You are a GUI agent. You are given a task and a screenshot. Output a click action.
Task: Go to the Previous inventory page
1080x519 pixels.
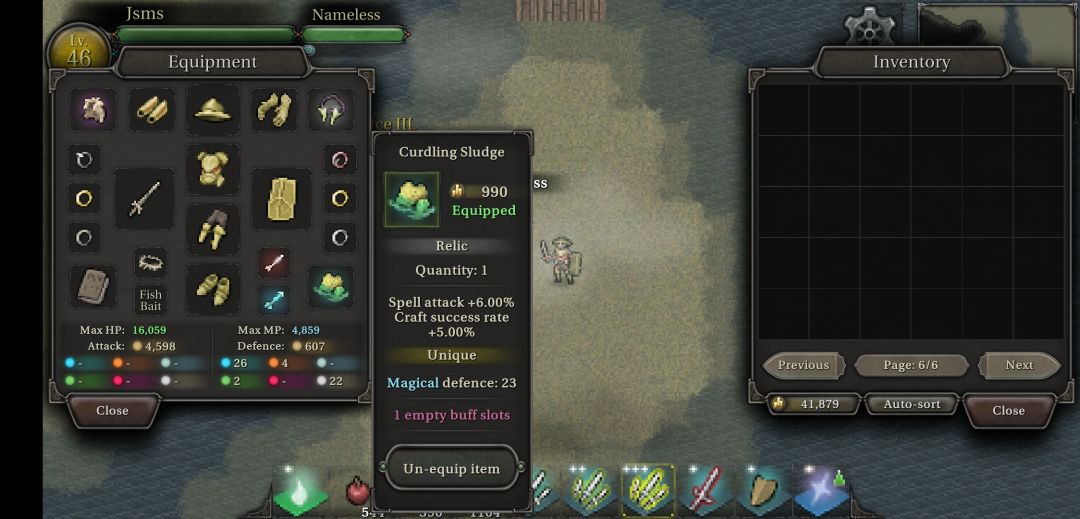[x=803, y=365]
